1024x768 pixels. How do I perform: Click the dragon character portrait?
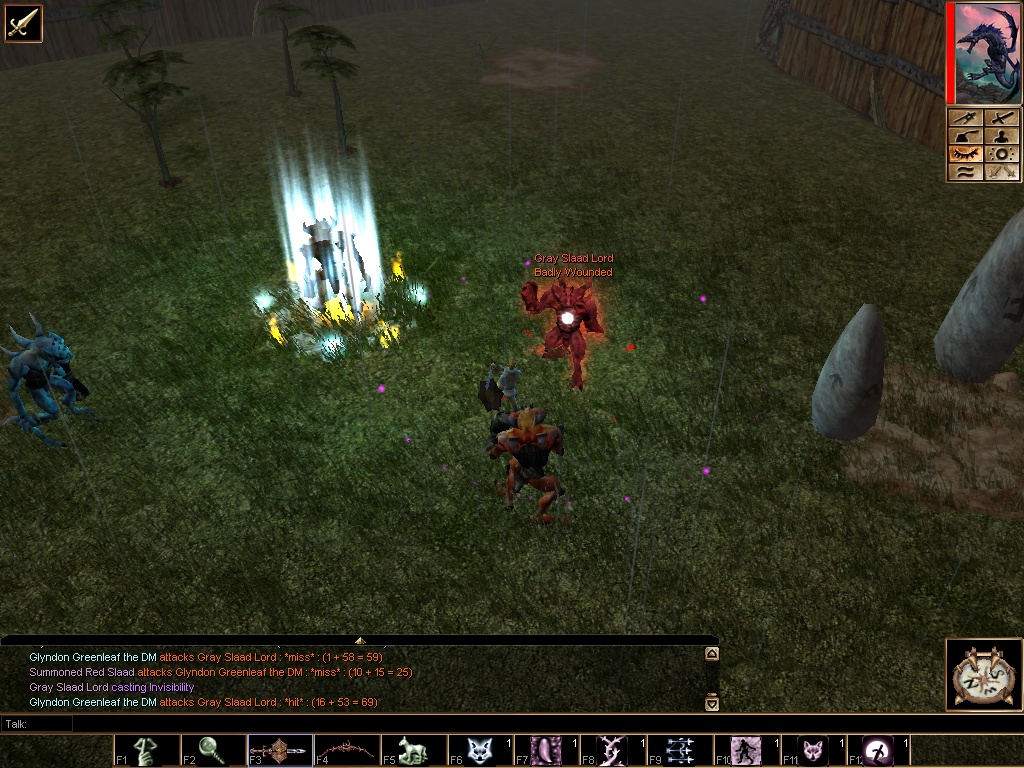pyautogui.click(x=985, y=53)
